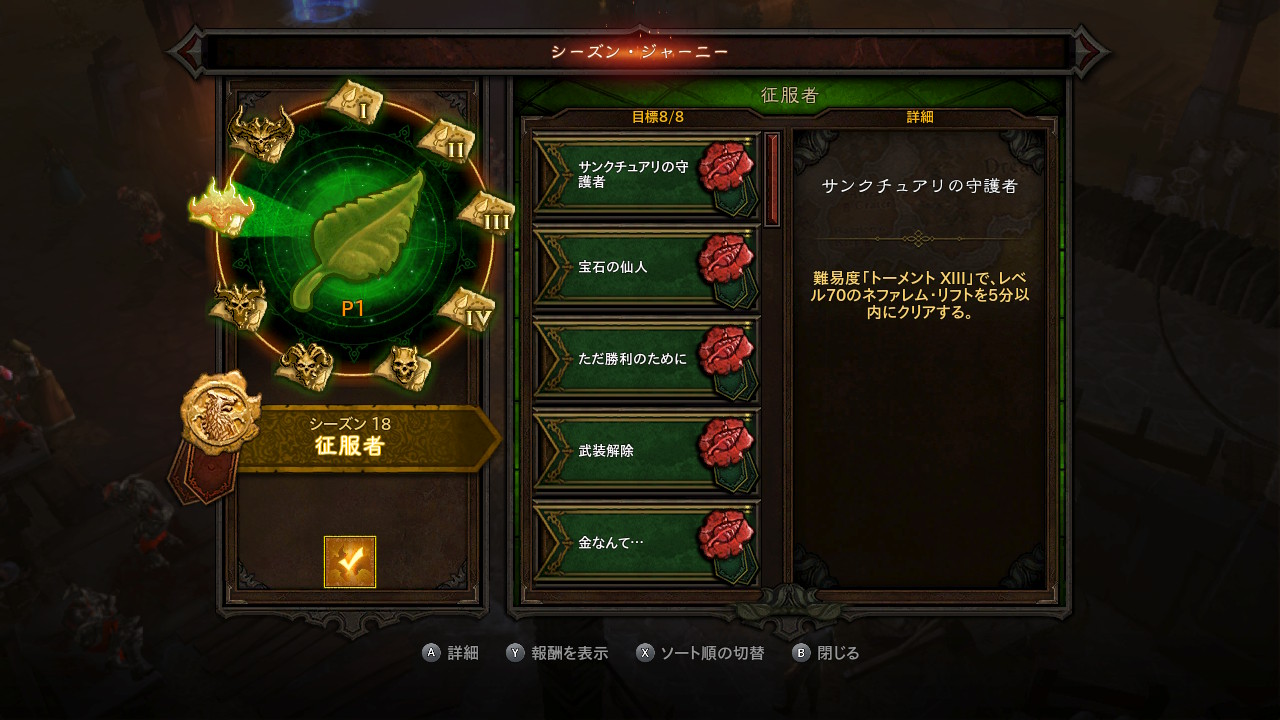Click the glowing highlighted Conqueror tier badge
Image resolution: width=1280 pixels, height=720 pixels.
click(x=221, y=207)
